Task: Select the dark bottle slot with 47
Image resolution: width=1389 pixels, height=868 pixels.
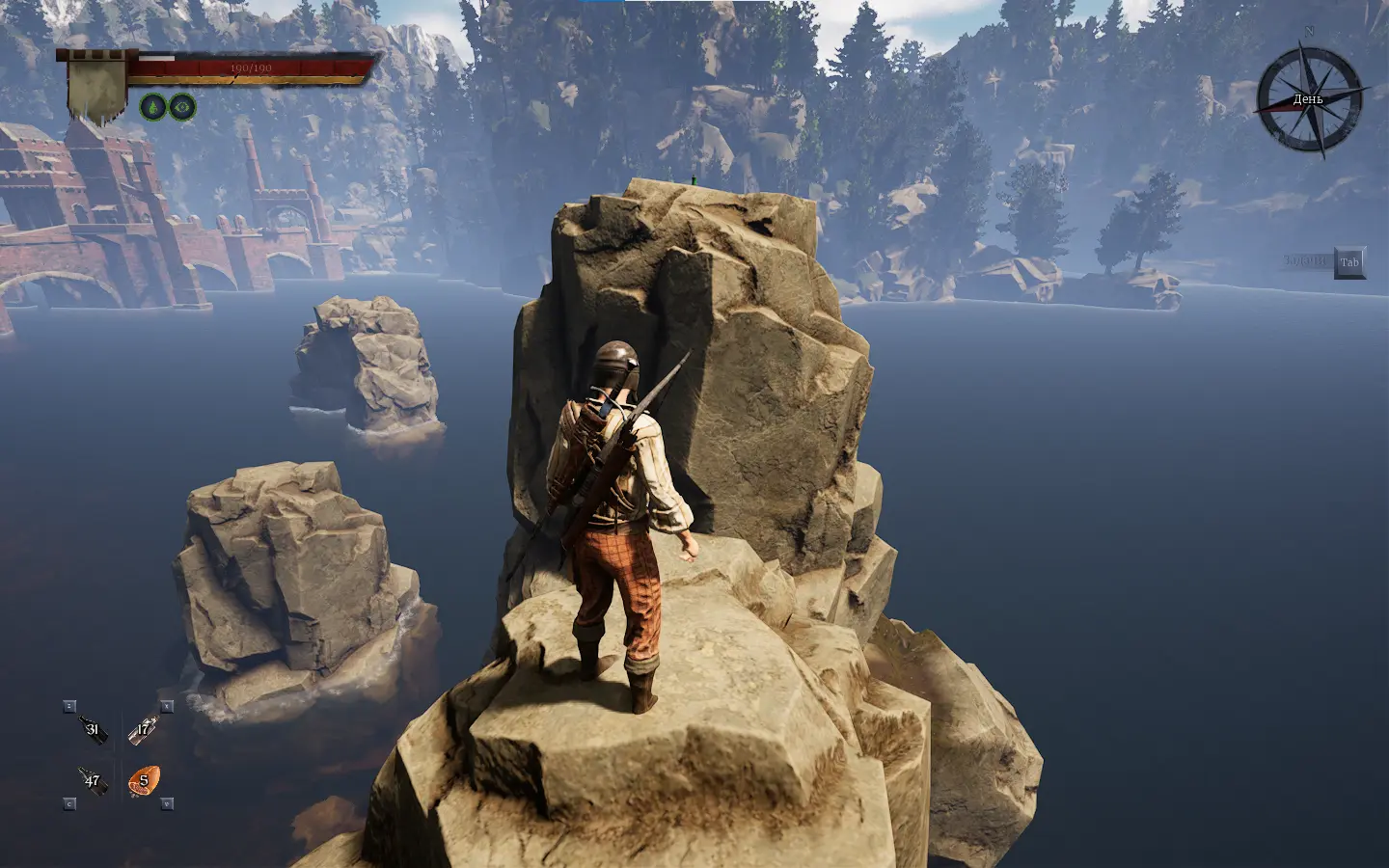Action: coord(93,780)
